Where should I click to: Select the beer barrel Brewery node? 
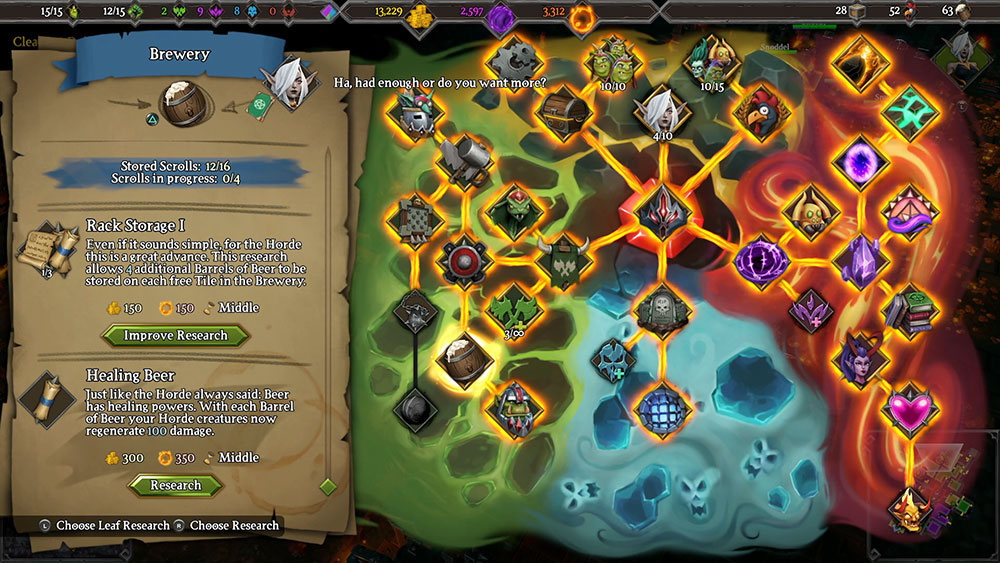coord(464,359)
